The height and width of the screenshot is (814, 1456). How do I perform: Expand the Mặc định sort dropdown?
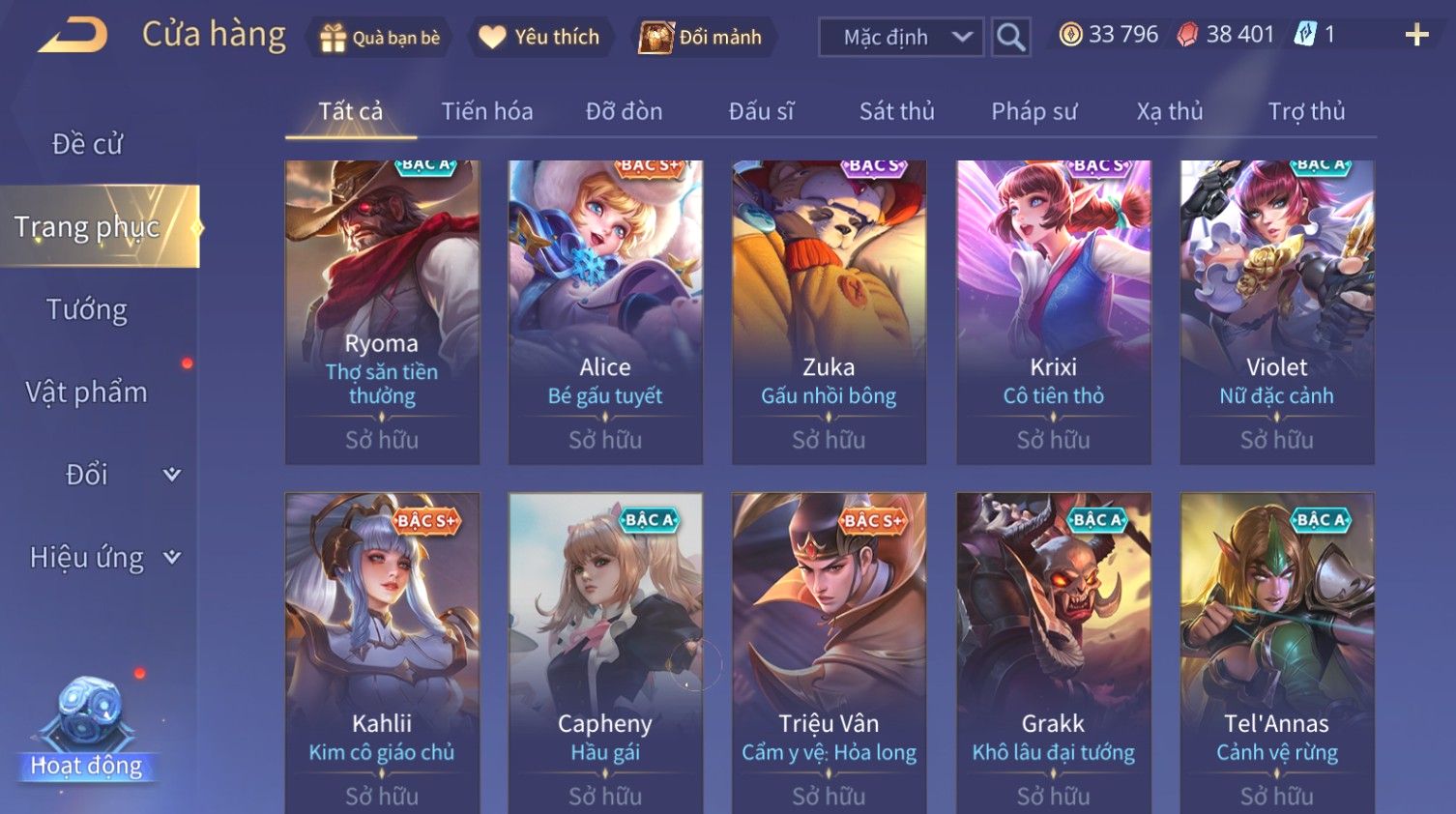coord(901,38)
